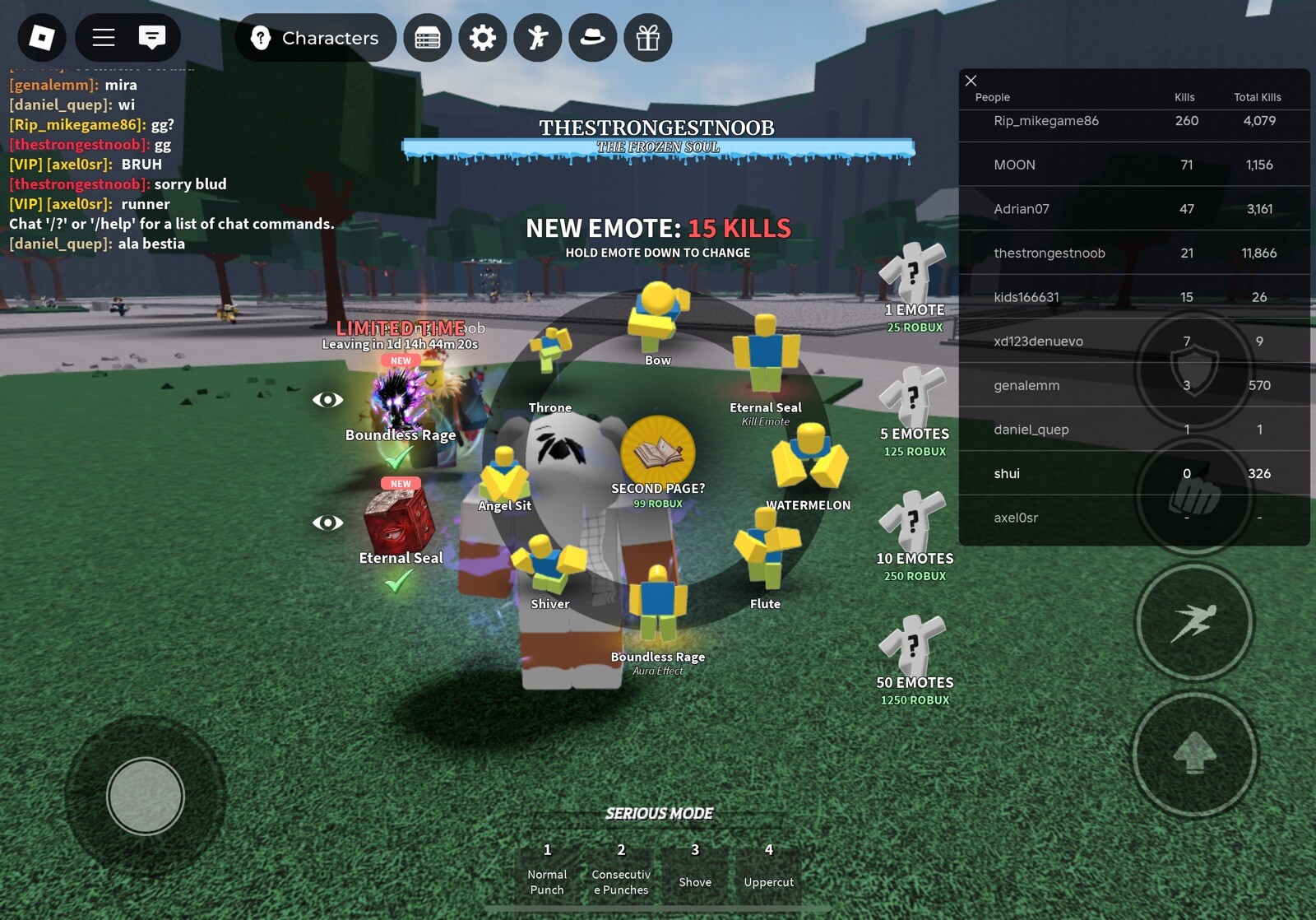Open the settings gear icon
Image resolution: width=1316 pixels, height=920 pixels.
483,38
